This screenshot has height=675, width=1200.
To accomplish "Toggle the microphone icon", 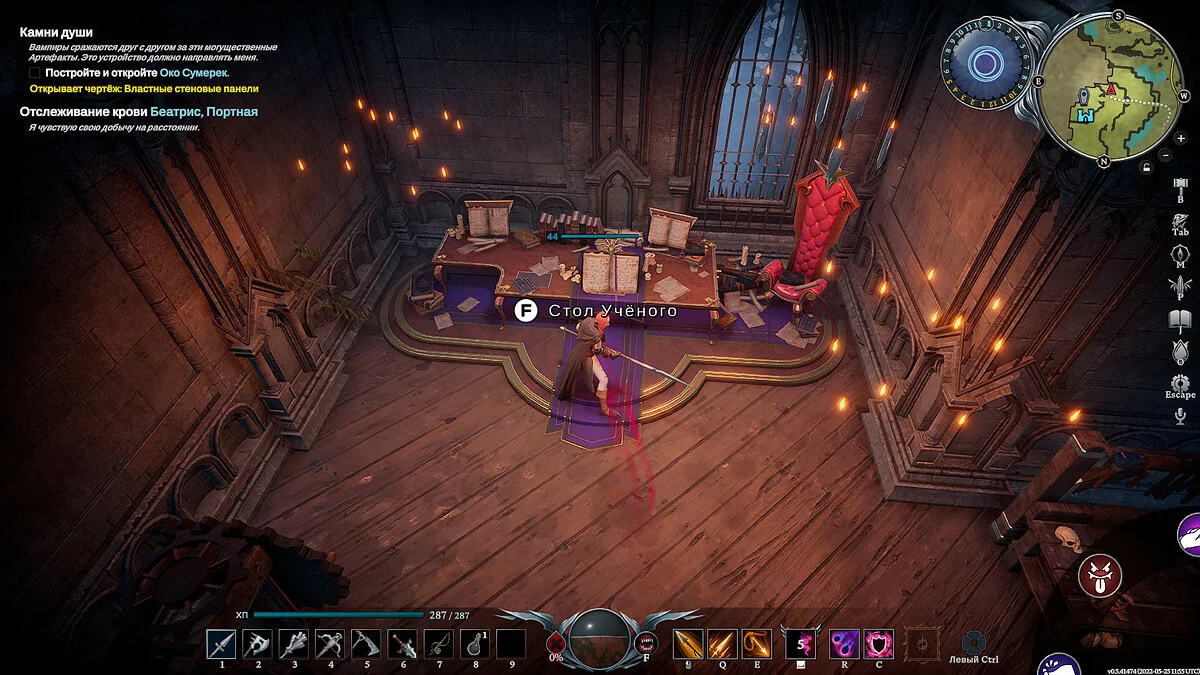I will [1180, 415].
